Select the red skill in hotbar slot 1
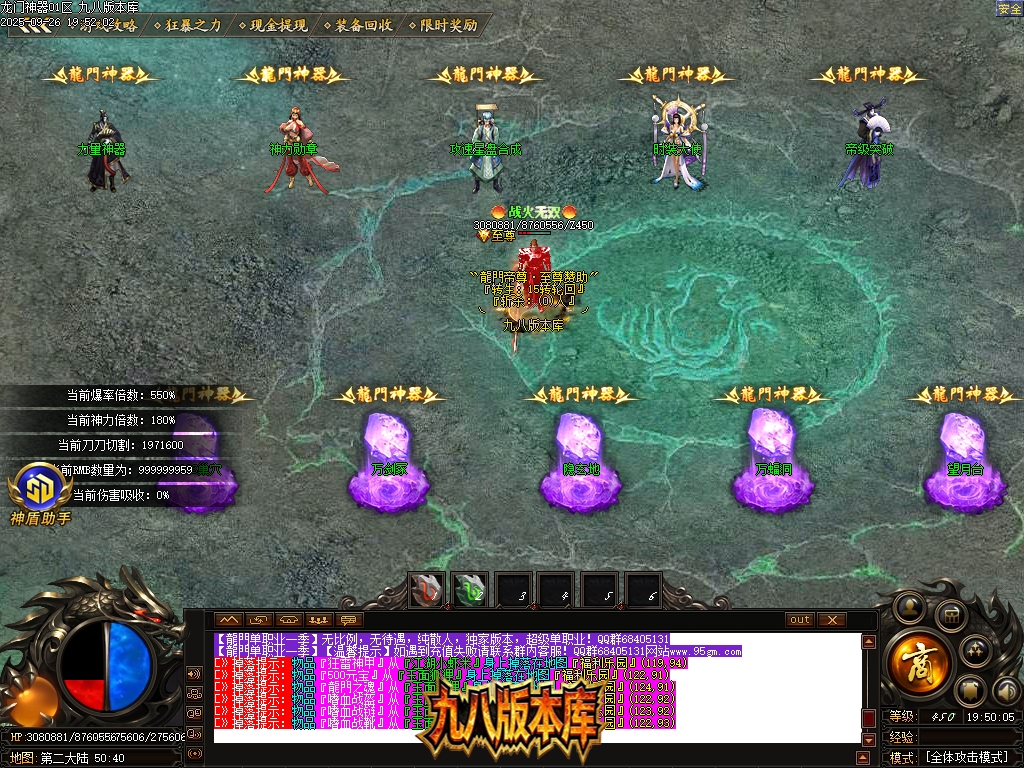Image resolution: width=1024 pixels, height=768 pixels. pos(429,590)
